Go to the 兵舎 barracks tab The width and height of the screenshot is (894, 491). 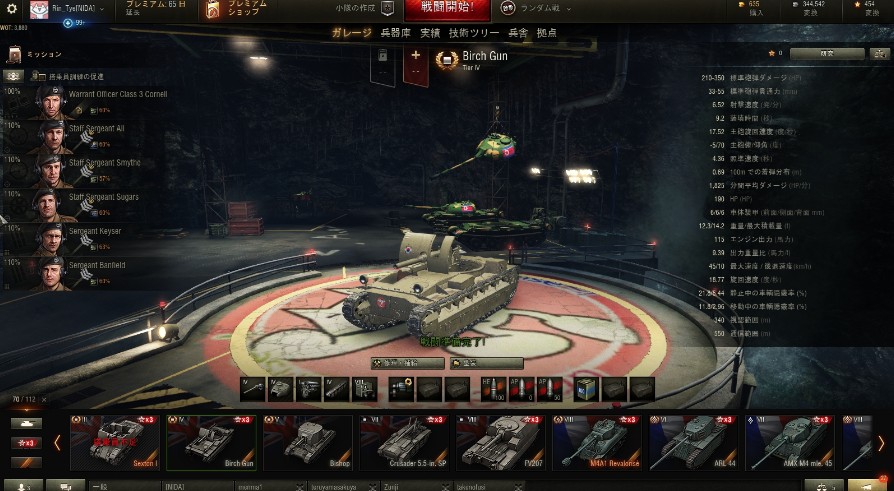coord(517,33)
